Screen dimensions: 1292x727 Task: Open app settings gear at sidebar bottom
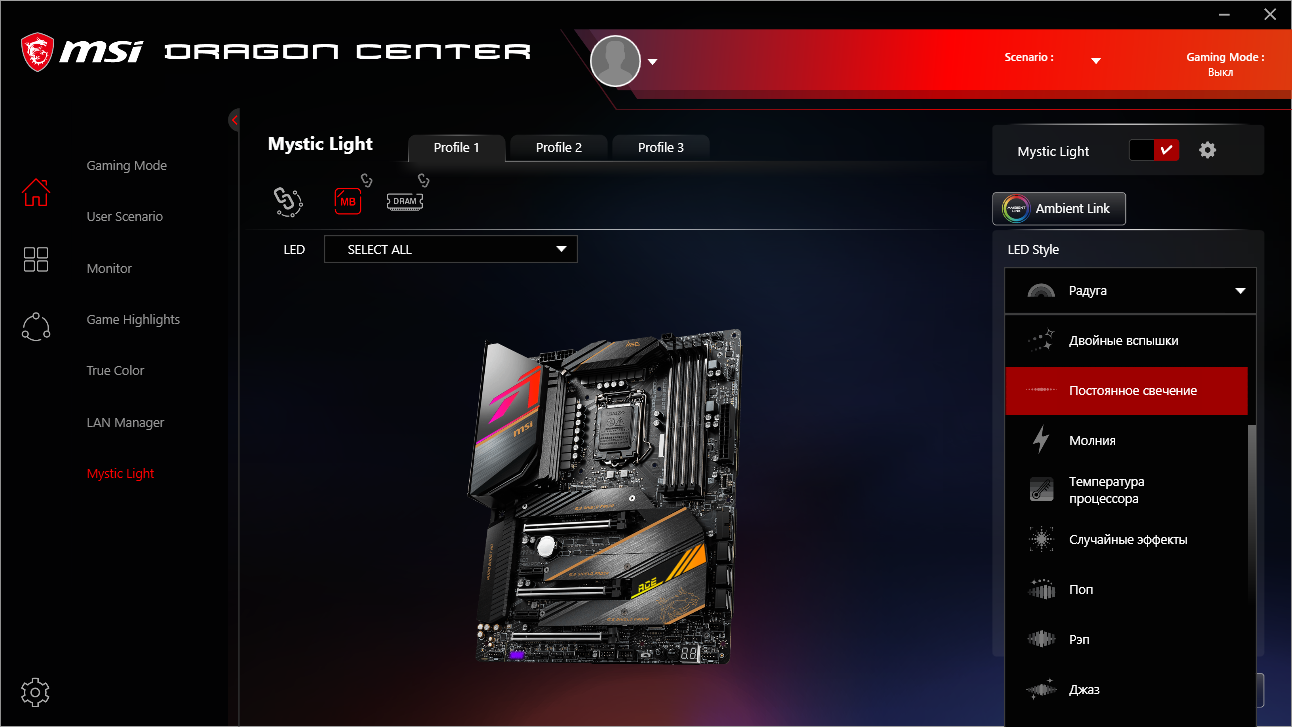(x=35, y=692)
